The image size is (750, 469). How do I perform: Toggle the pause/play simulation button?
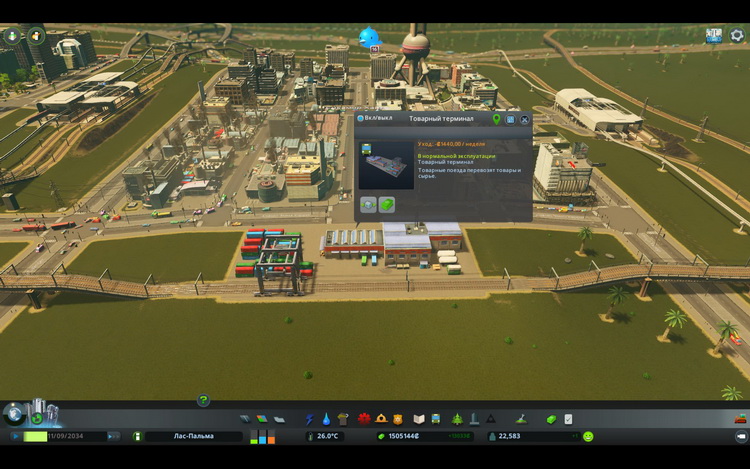16,437
